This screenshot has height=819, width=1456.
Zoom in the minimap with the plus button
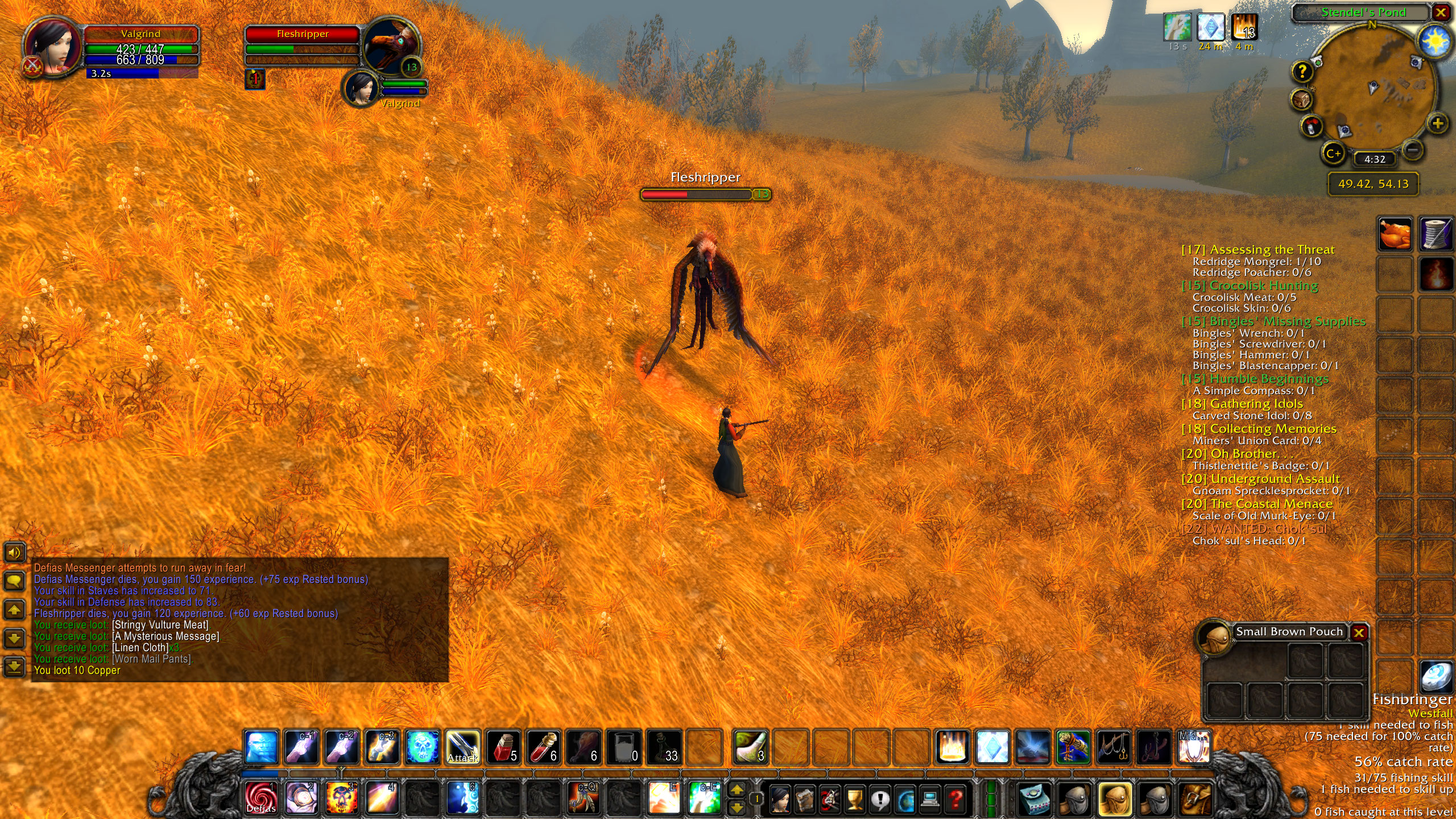[1437, 123]
